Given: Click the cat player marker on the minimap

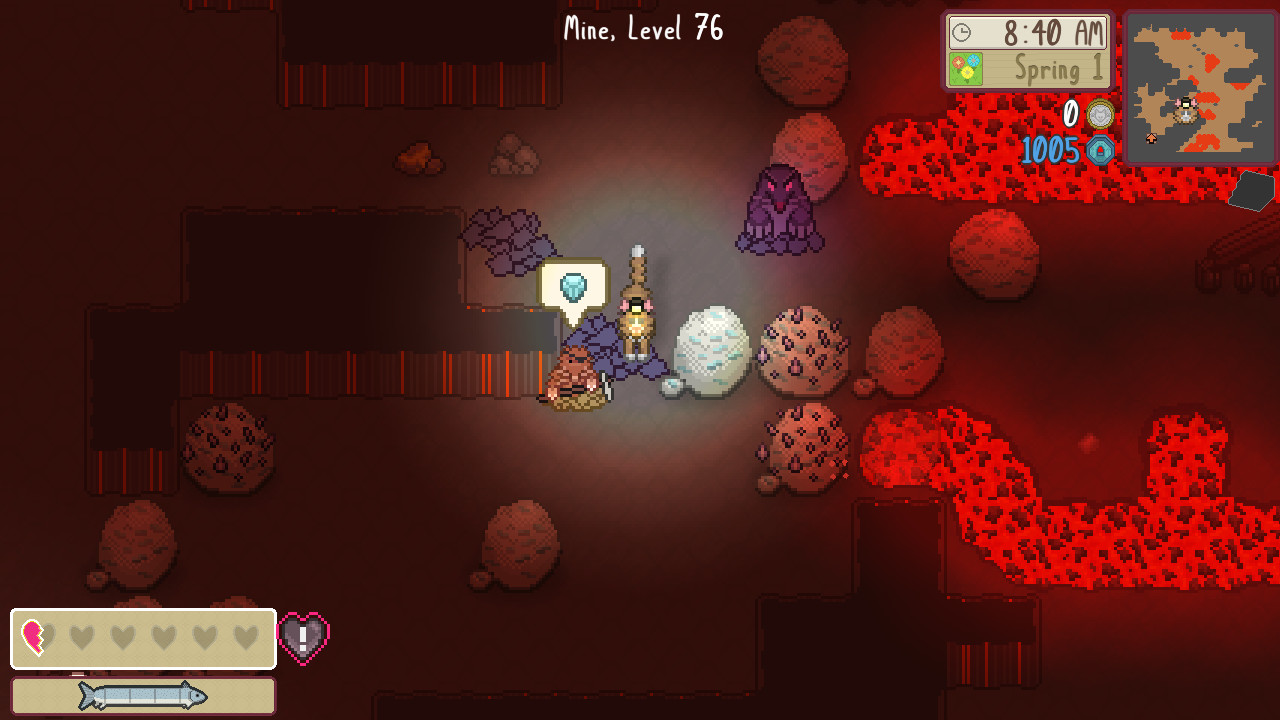Looking at the screenshot, I should pyautogui.click(x=1185, y=110).
